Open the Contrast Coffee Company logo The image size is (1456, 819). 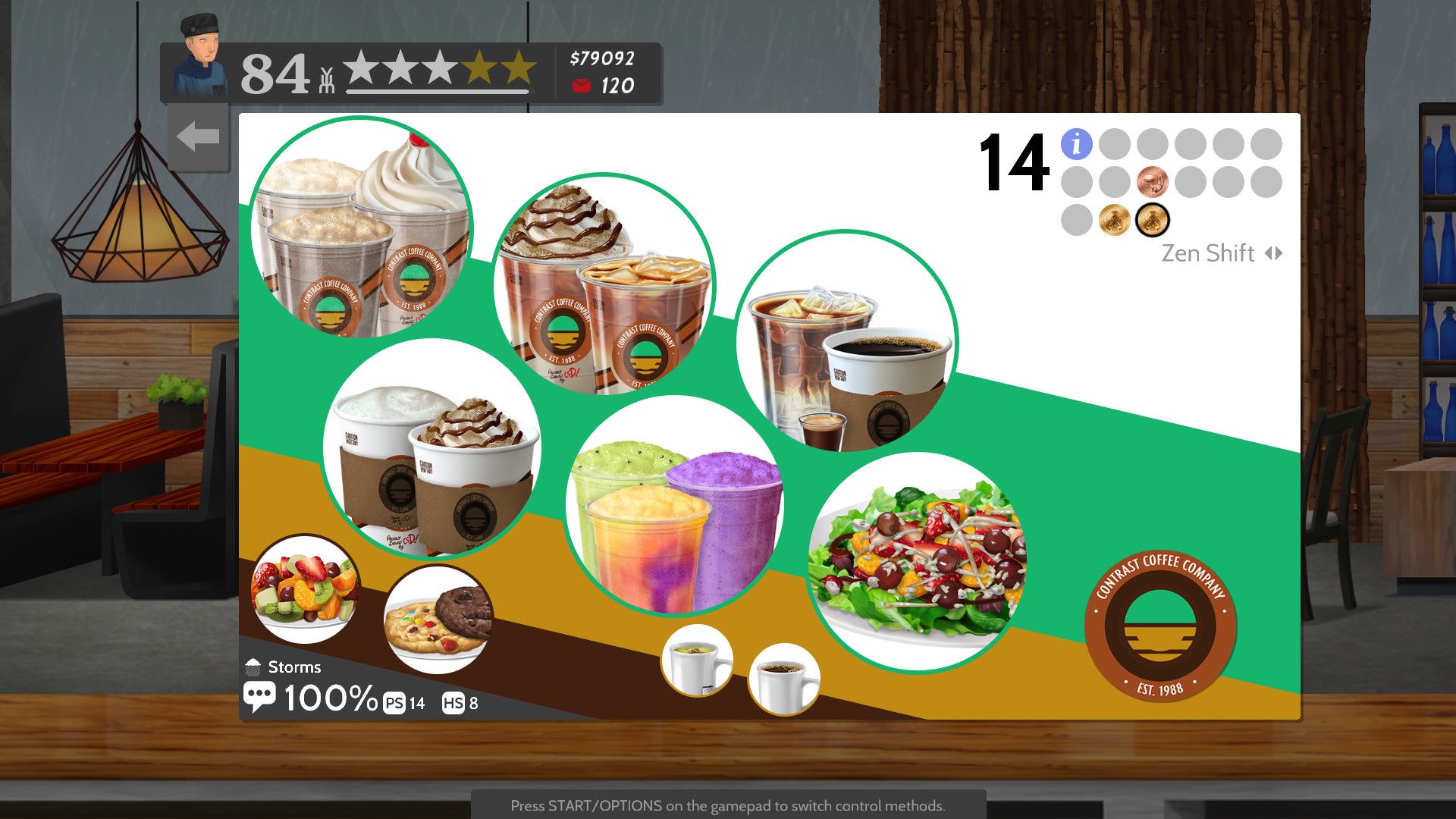tap(1159, 623)
